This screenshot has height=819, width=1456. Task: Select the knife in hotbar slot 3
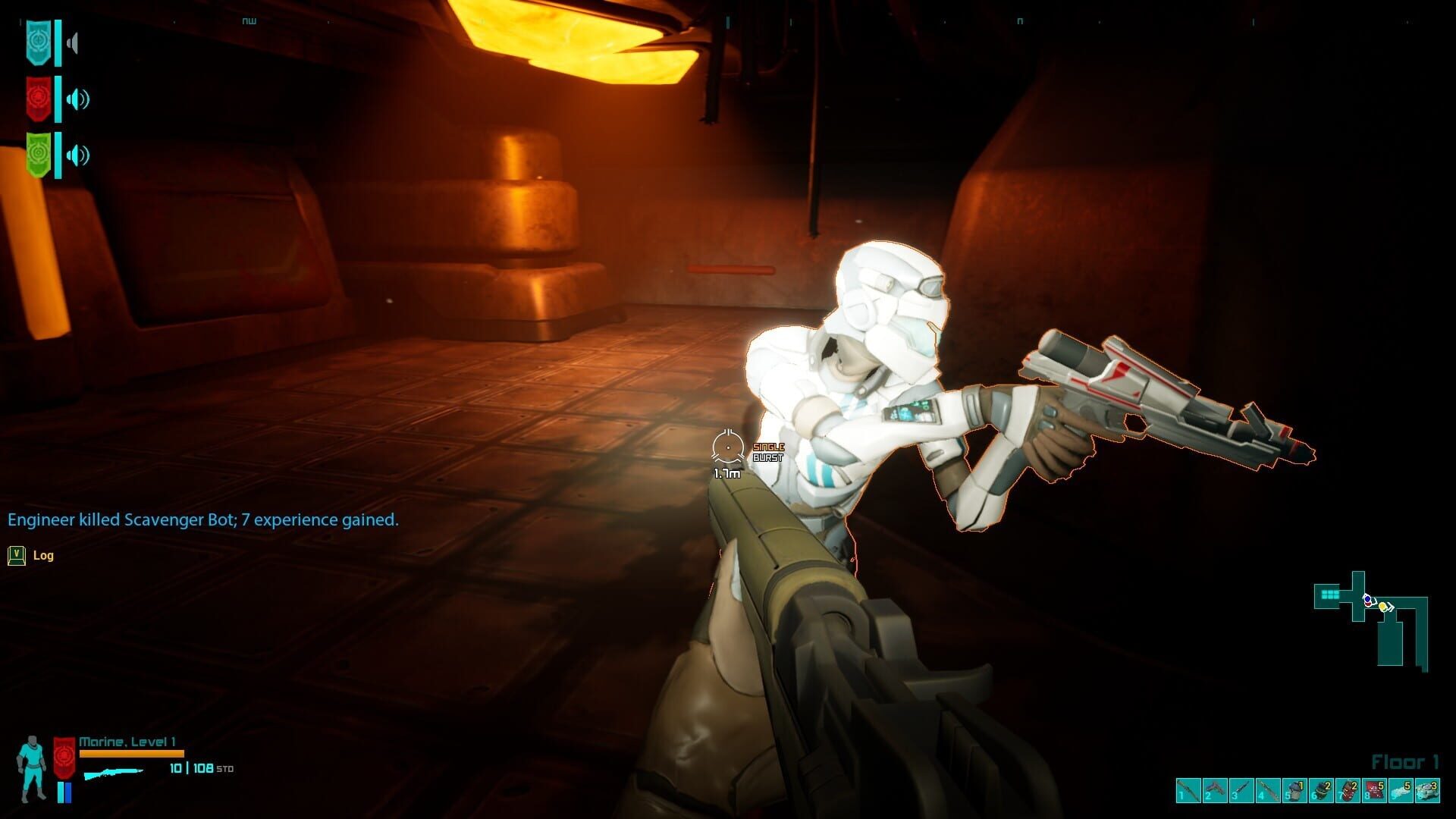pos(1241,790)
